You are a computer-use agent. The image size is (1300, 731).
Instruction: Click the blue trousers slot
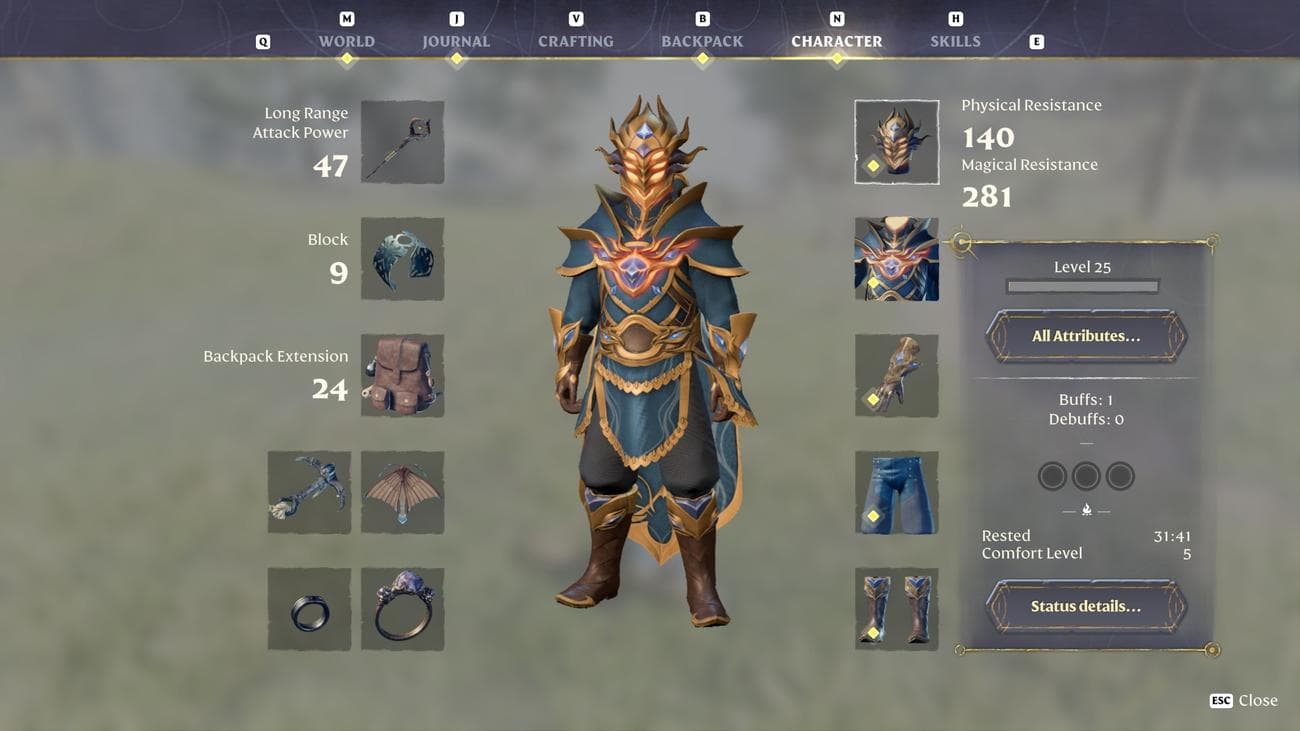[x=896, y=492]
